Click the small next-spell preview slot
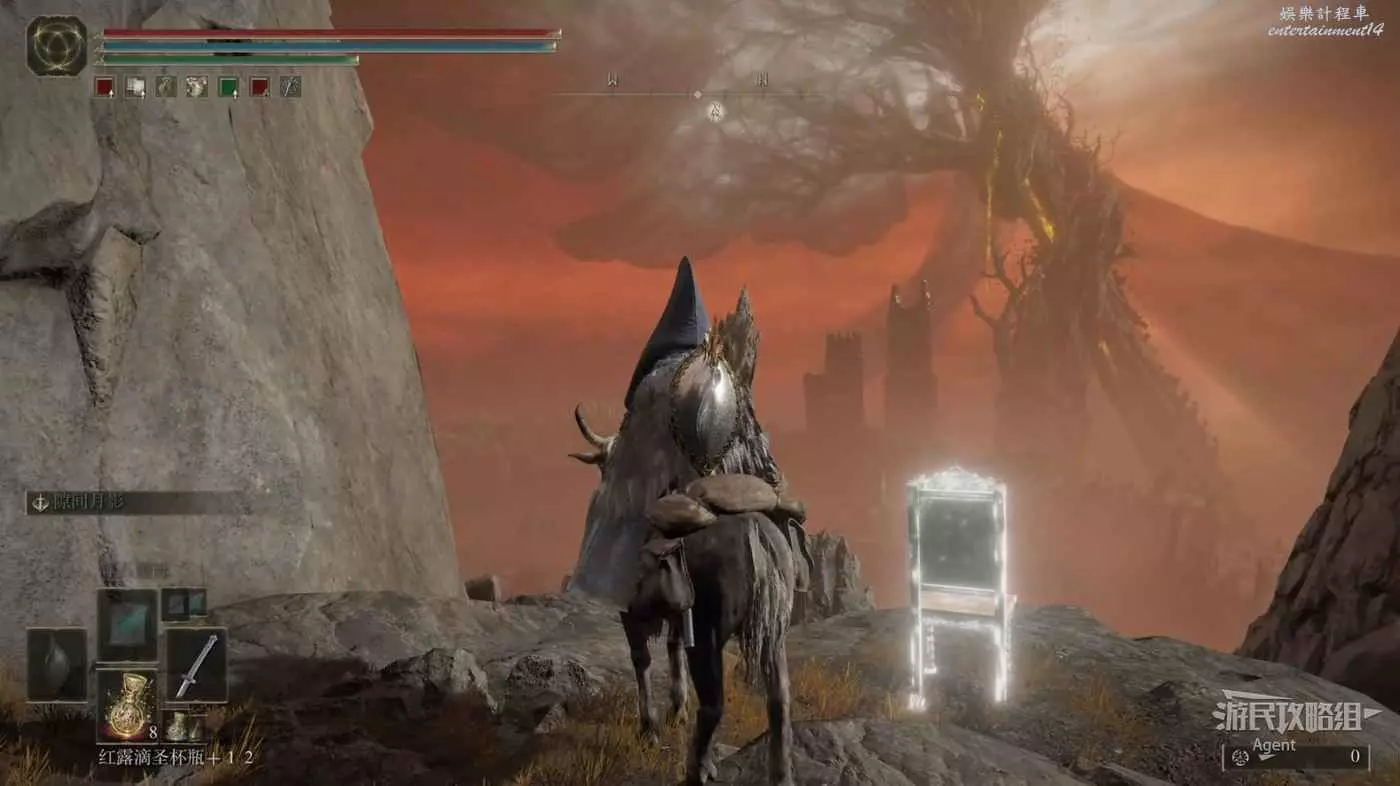Screen dimensions: 1400x786 click(183, 602)
